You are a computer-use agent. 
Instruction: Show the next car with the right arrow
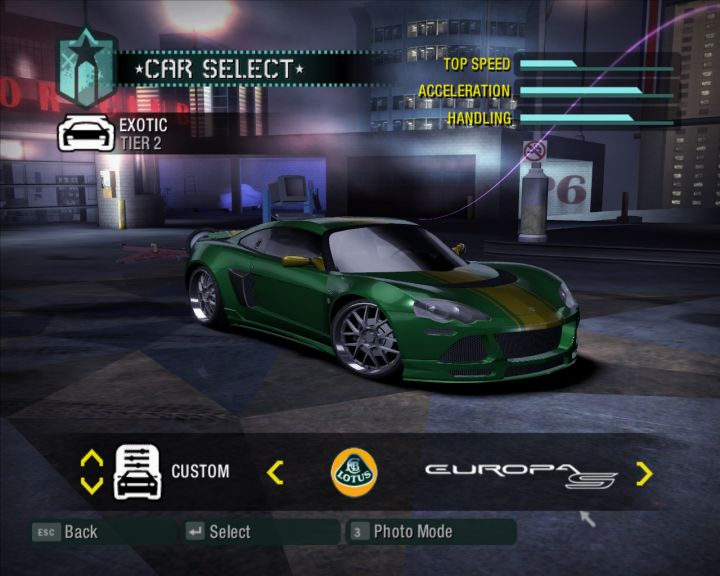pos(644,473)
